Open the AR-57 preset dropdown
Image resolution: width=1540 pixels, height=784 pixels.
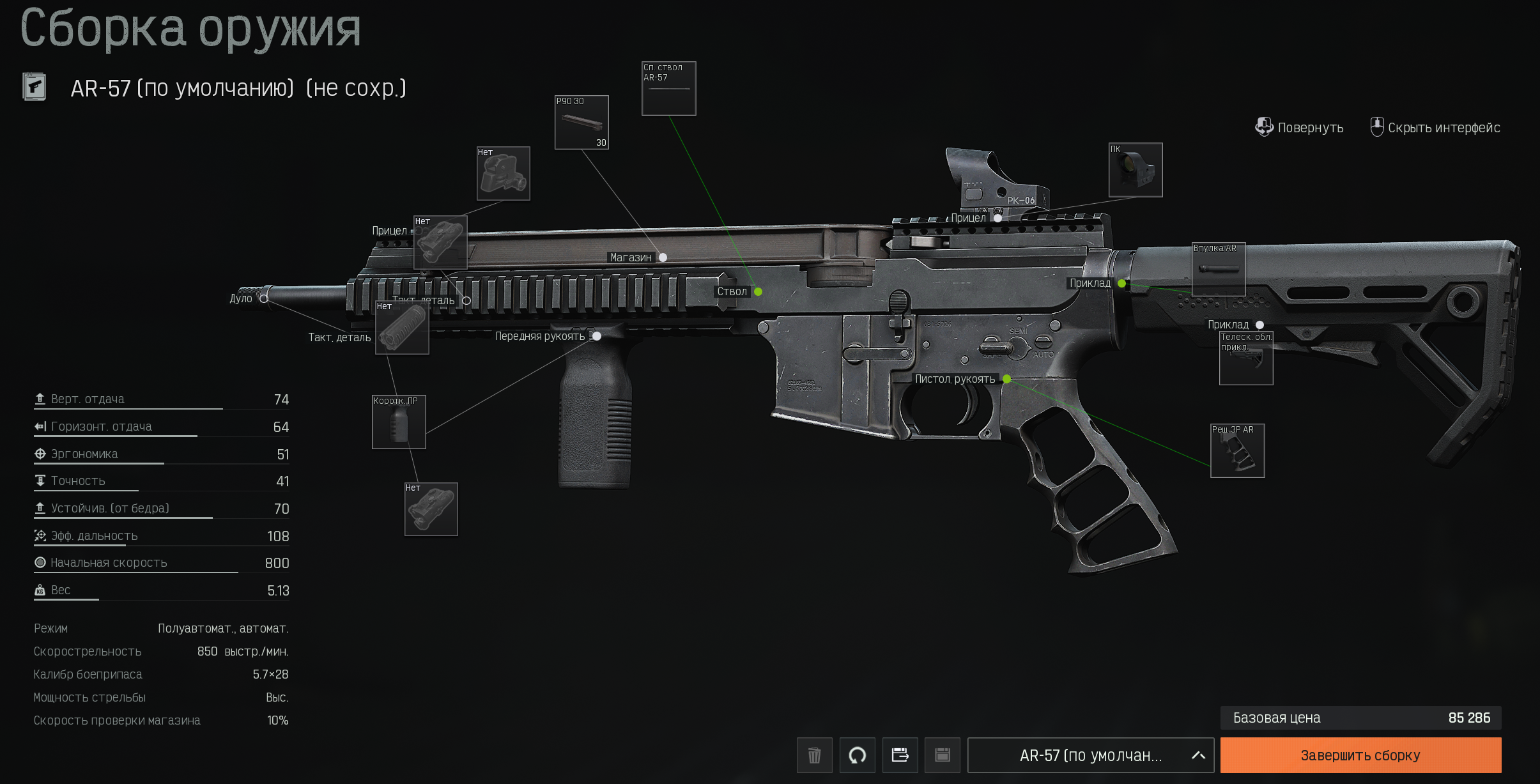[x=1090, y=755]
